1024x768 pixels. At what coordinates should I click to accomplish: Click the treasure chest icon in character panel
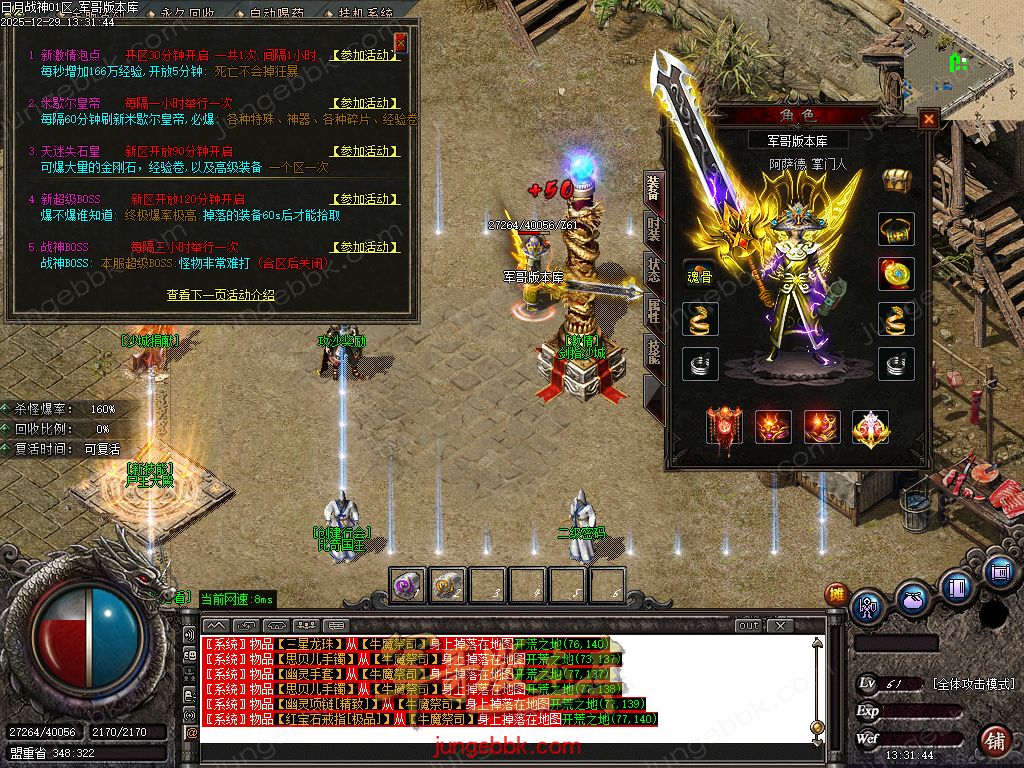896,180
